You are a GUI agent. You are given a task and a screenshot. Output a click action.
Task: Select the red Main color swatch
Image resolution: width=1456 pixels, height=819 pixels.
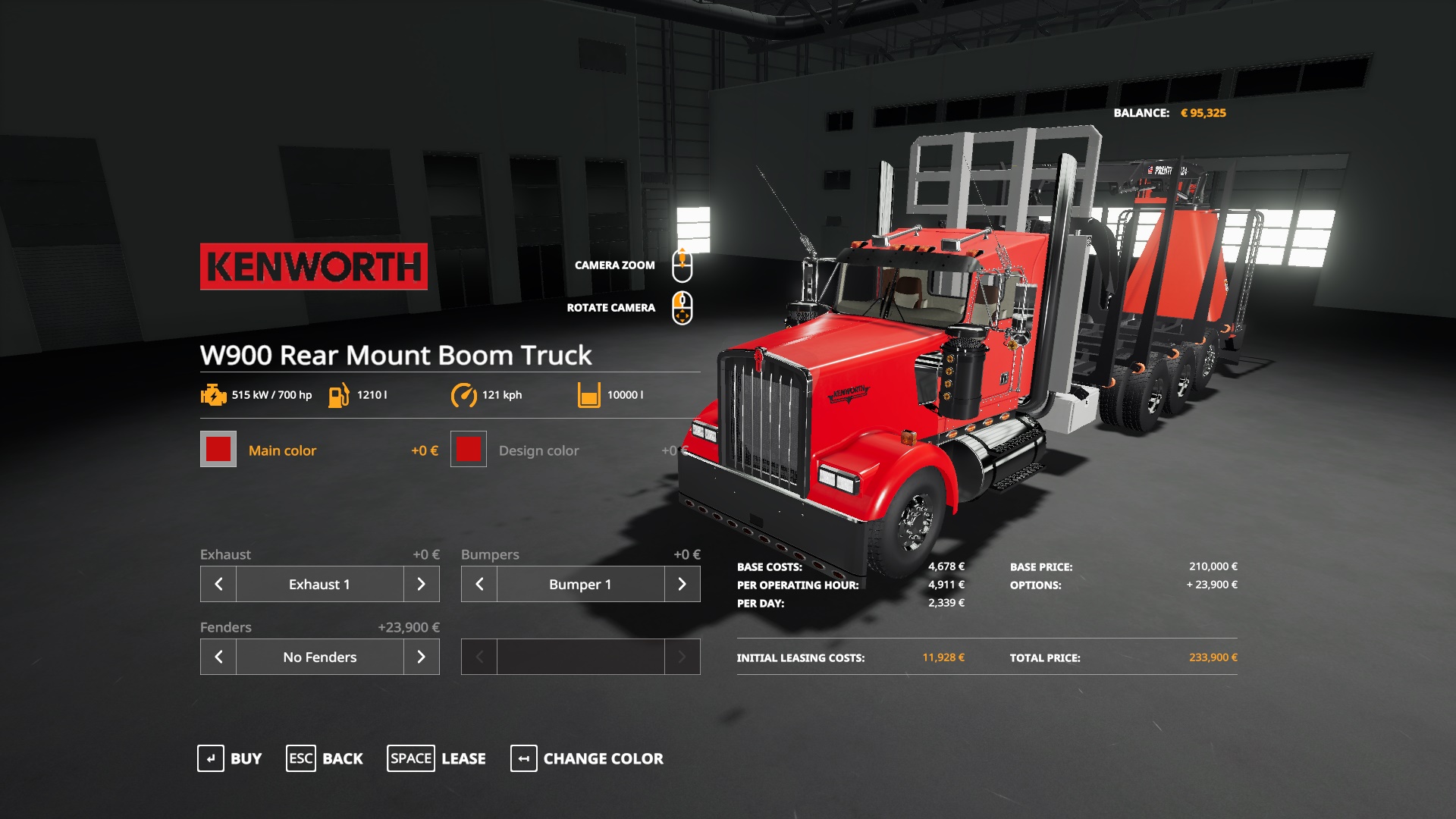tap(218, 450)
